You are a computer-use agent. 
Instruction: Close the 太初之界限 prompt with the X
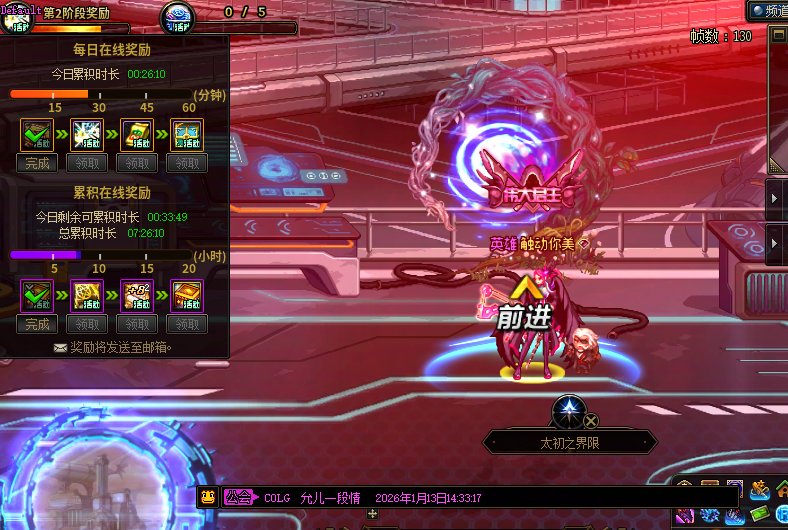[591, 421]
